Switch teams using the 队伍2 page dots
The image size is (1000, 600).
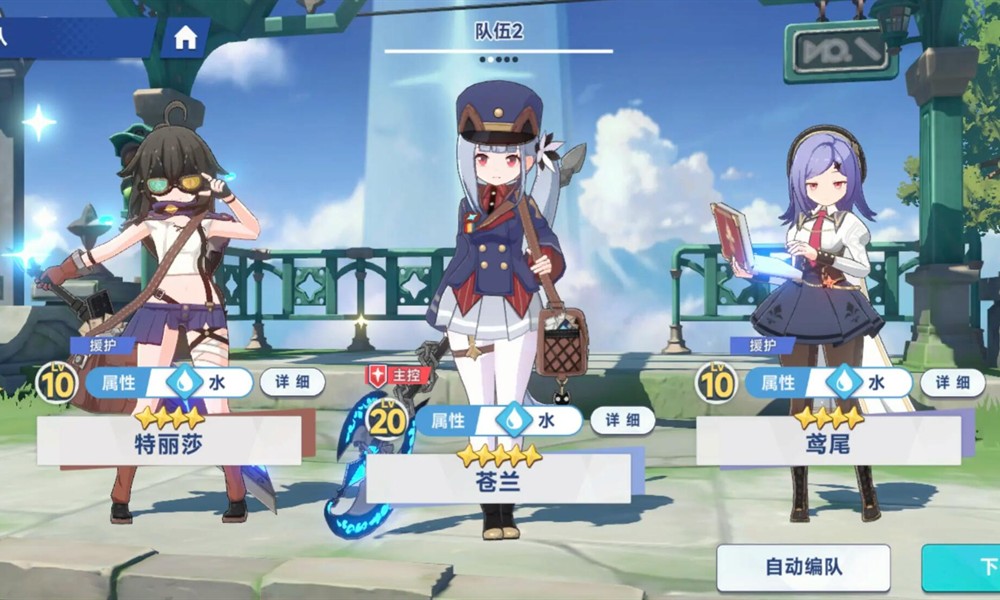(x=498, y=59)
